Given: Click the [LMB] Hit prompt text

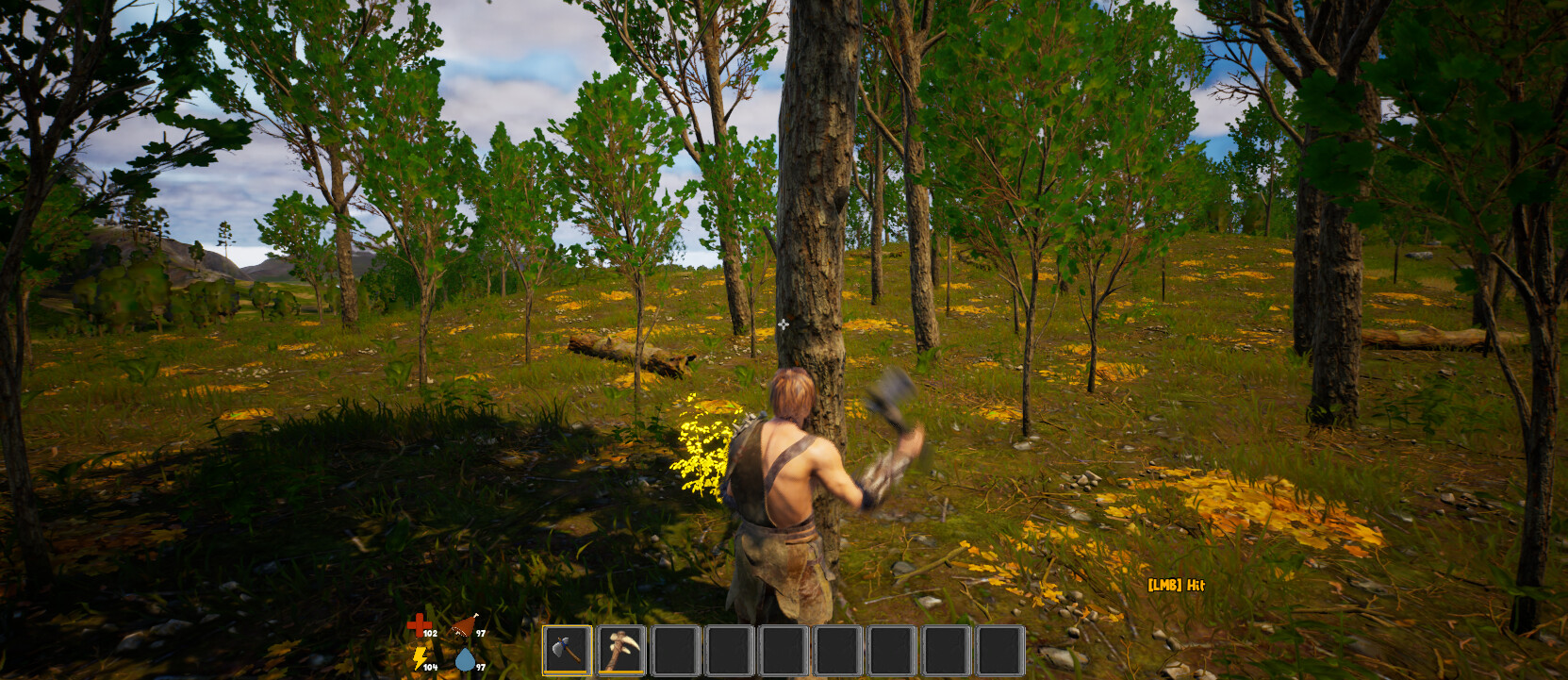Looking at the screenshot, I should [1179, 585].
